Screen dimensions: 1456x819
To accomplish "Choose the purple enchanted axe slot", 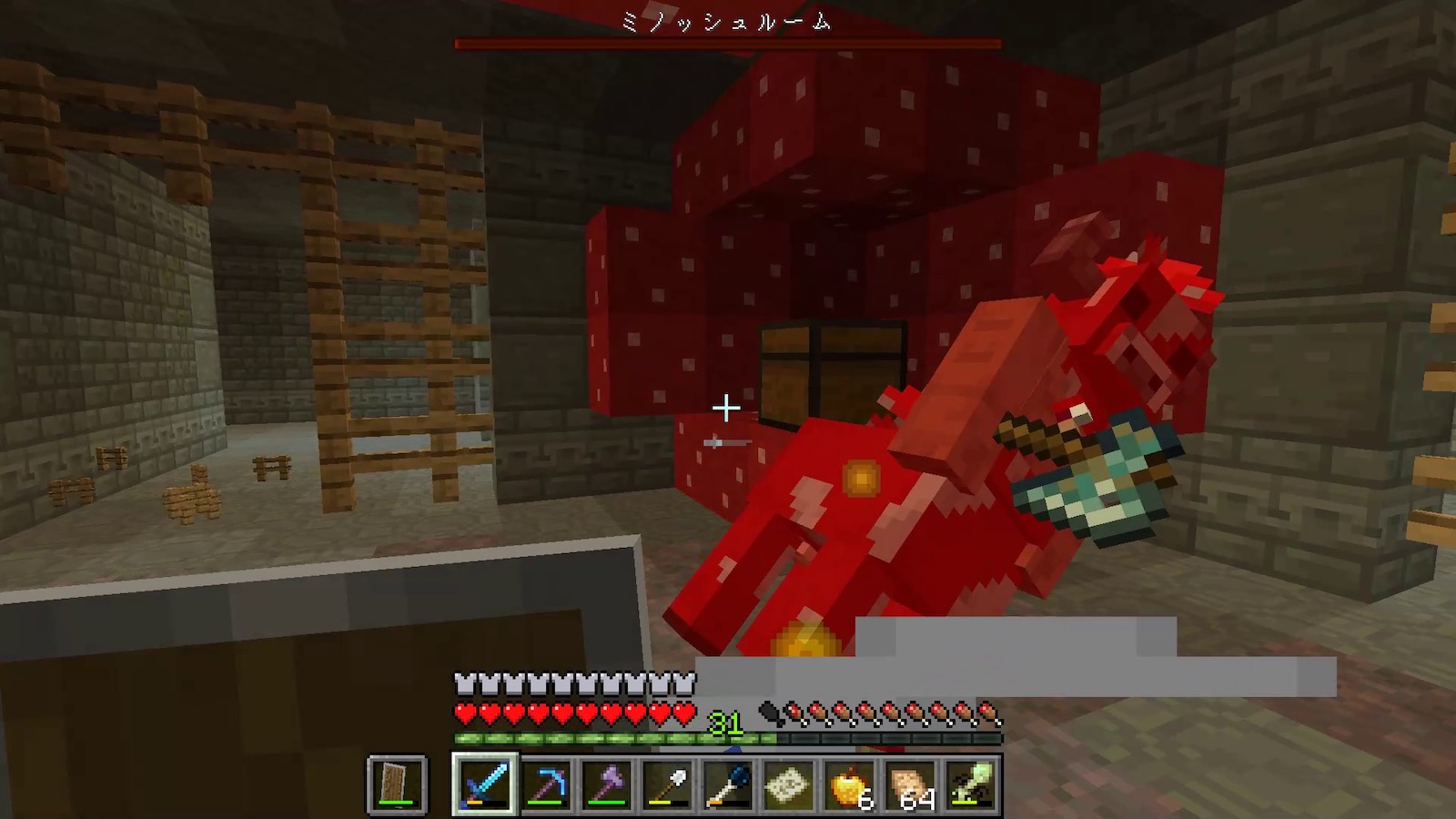I will 607,784.
